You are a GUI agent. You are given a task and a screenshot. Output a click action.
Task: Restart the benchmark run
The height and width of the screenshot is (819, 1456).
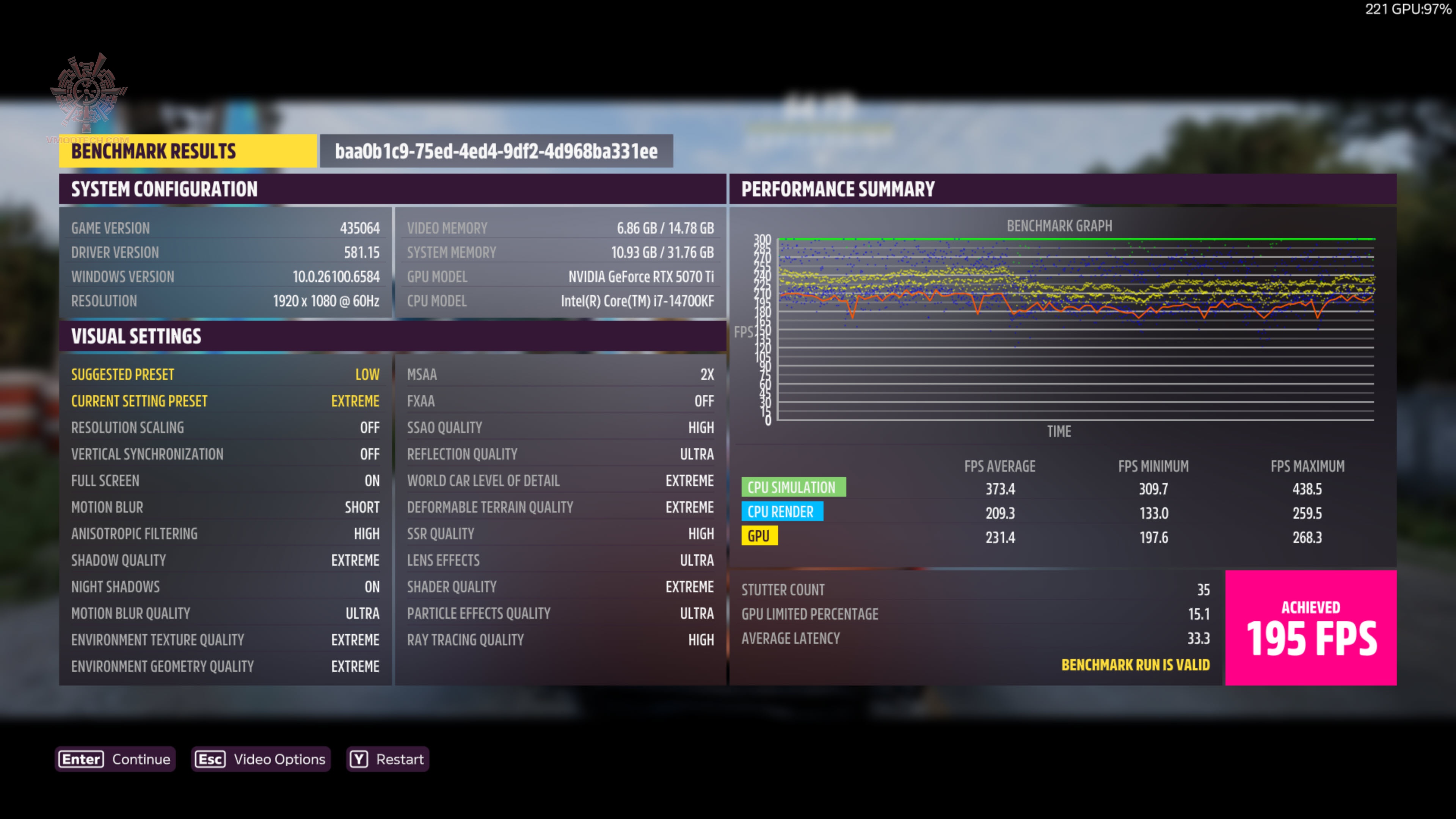(387, 759)
